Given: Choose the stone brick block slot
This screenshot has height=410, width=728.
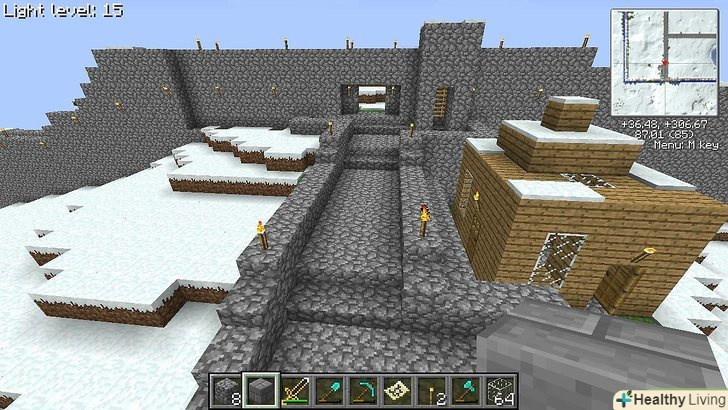Looking at the screenshot, I should point(260,390).
